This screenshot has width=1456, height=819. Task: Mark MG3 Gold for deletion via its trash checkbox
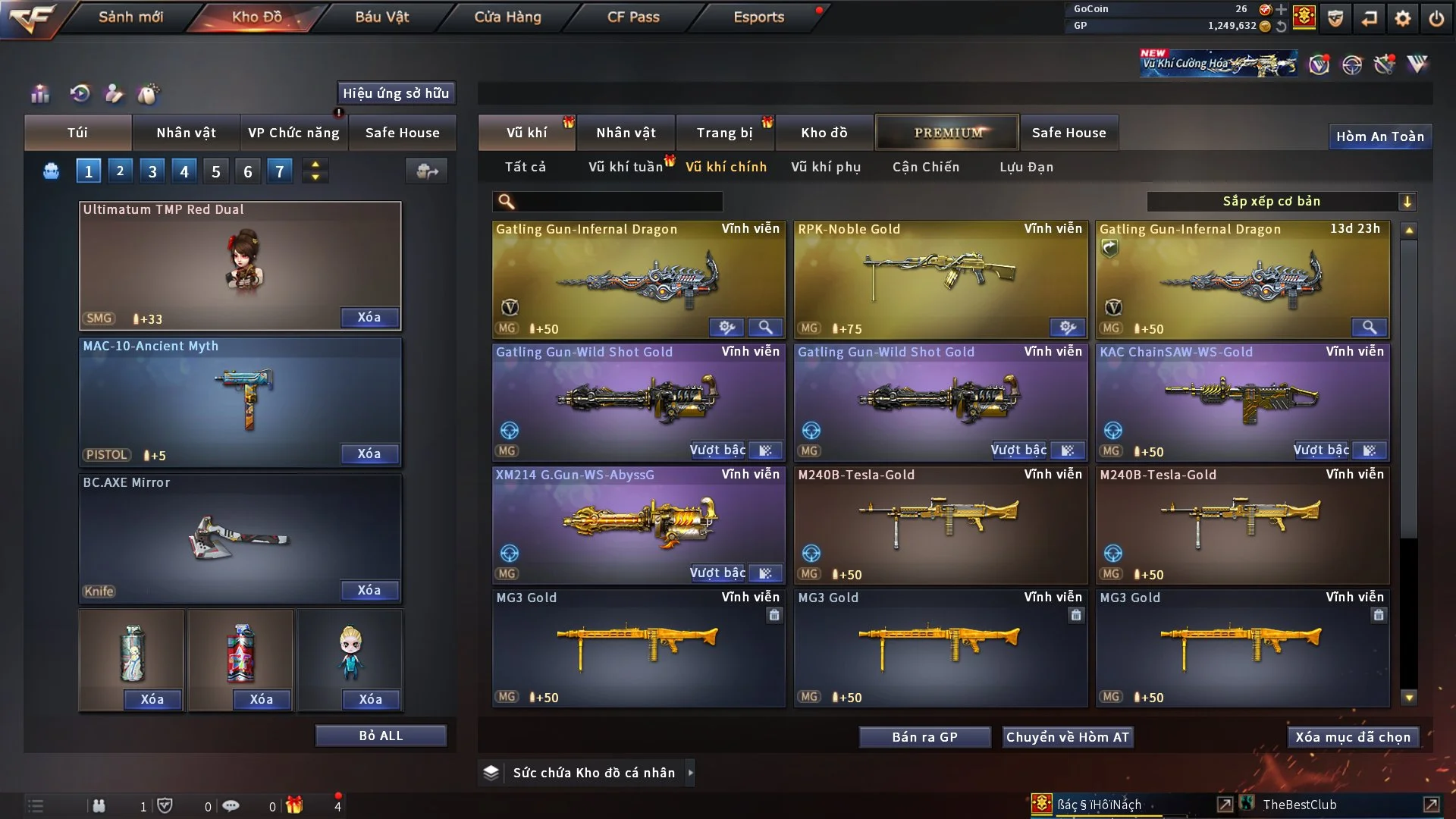pos(774,615)
